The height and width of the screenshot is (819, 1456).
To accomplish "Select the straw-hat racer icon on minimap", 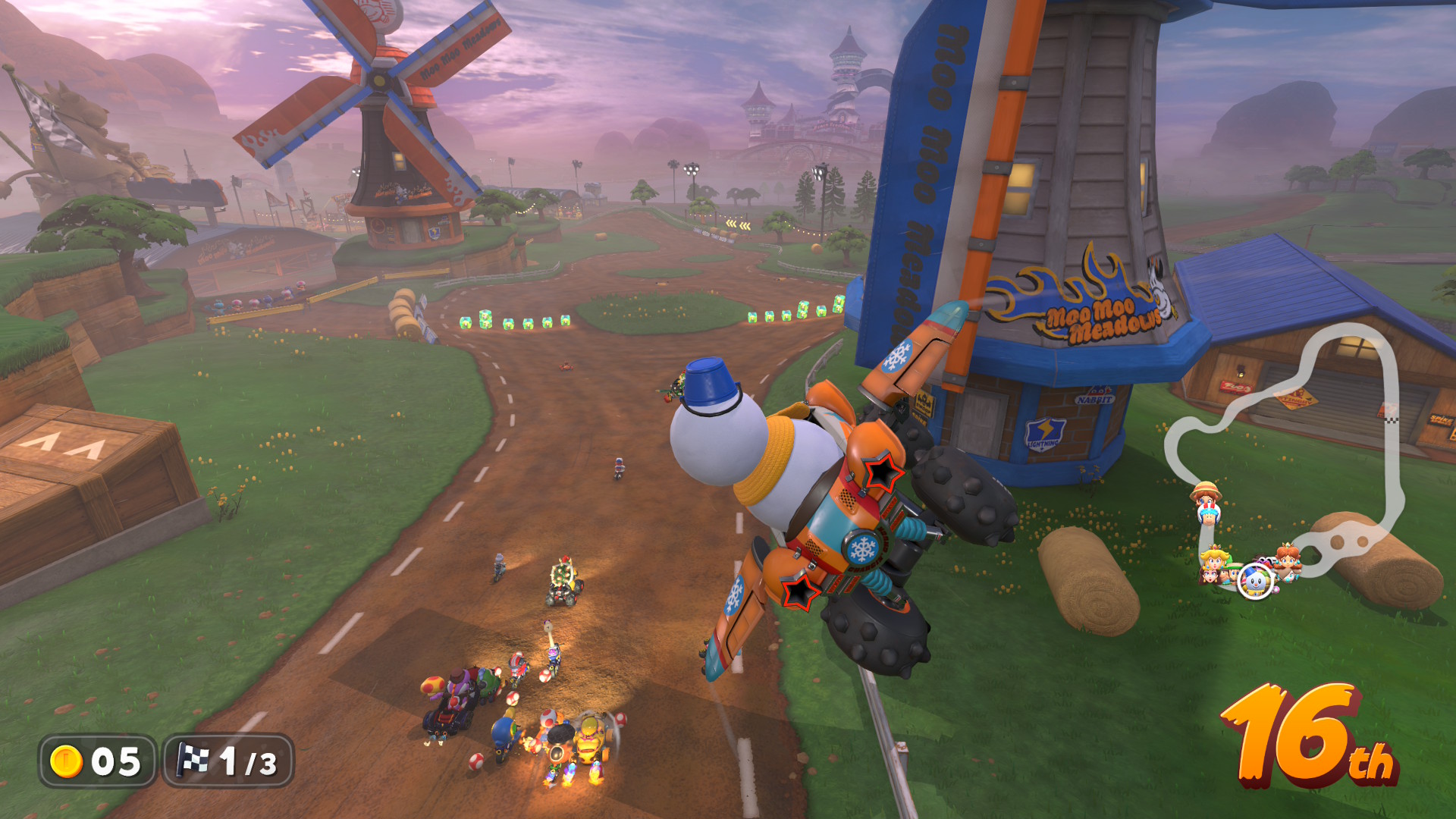I will (1206, 497).
